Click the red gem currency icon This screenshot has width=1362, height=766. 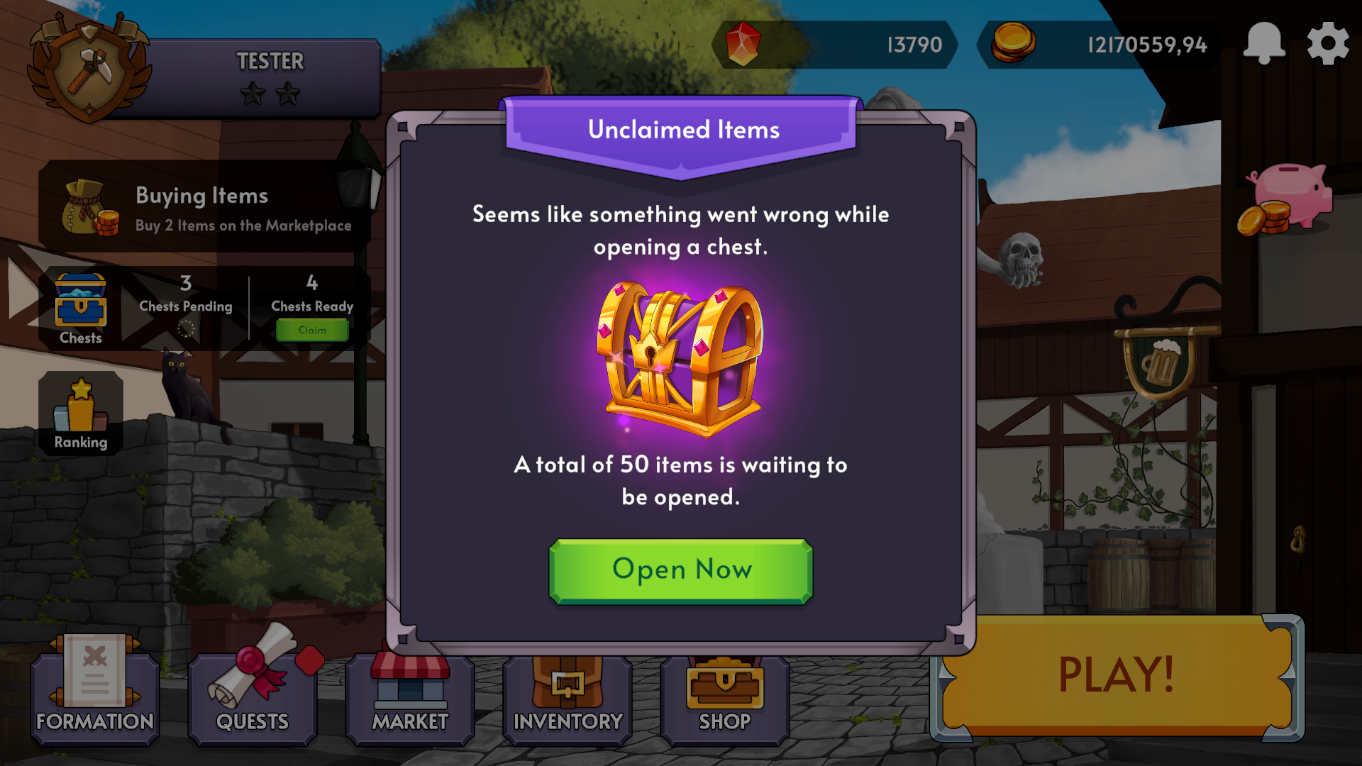(x=741, y=43)
